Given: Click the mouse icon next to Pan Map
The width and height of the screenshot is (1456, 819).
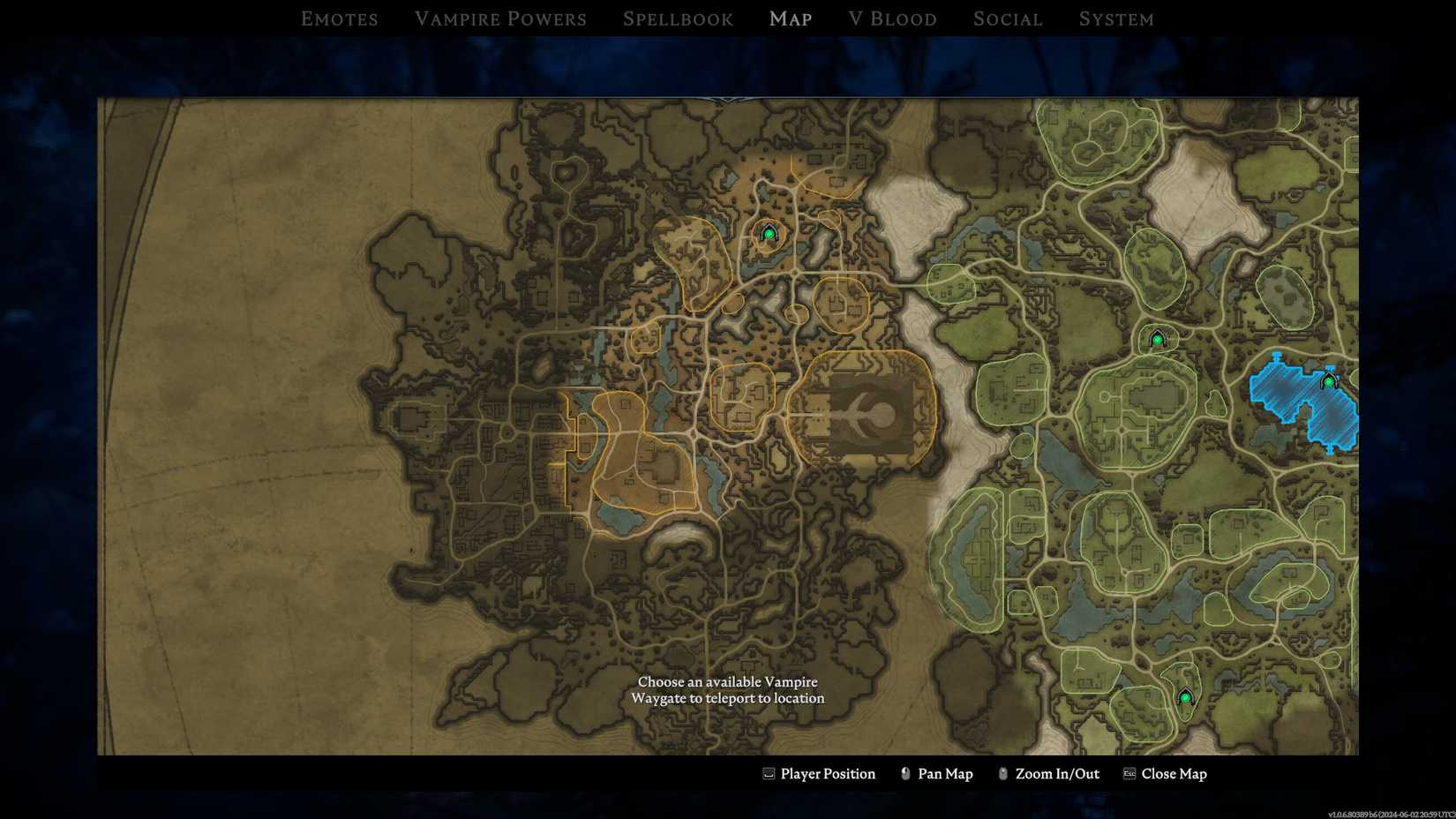Looking at the screenshot, I should tap(904, 773).
